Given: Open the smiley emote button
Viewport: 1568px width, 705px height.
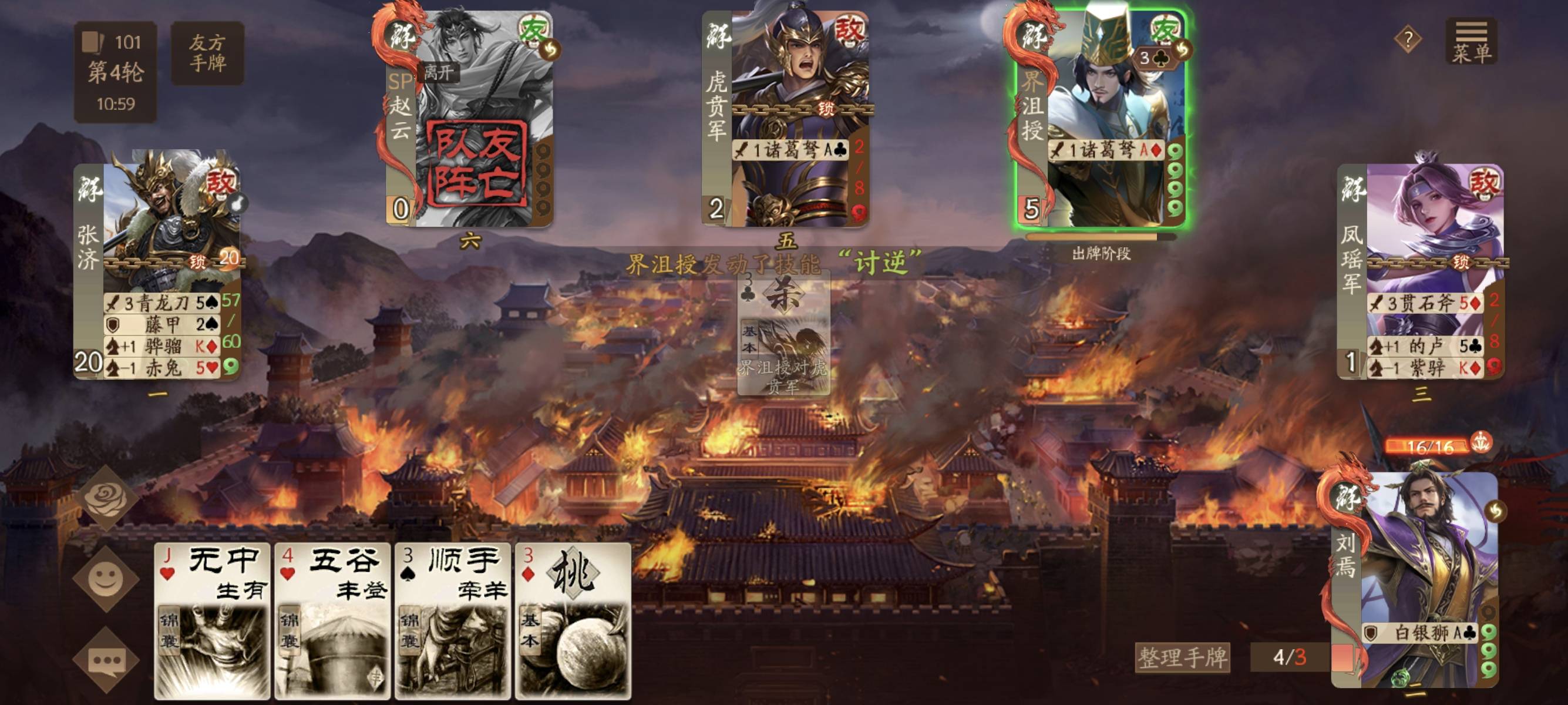Looking at the screenshot, I should (105, 578).
